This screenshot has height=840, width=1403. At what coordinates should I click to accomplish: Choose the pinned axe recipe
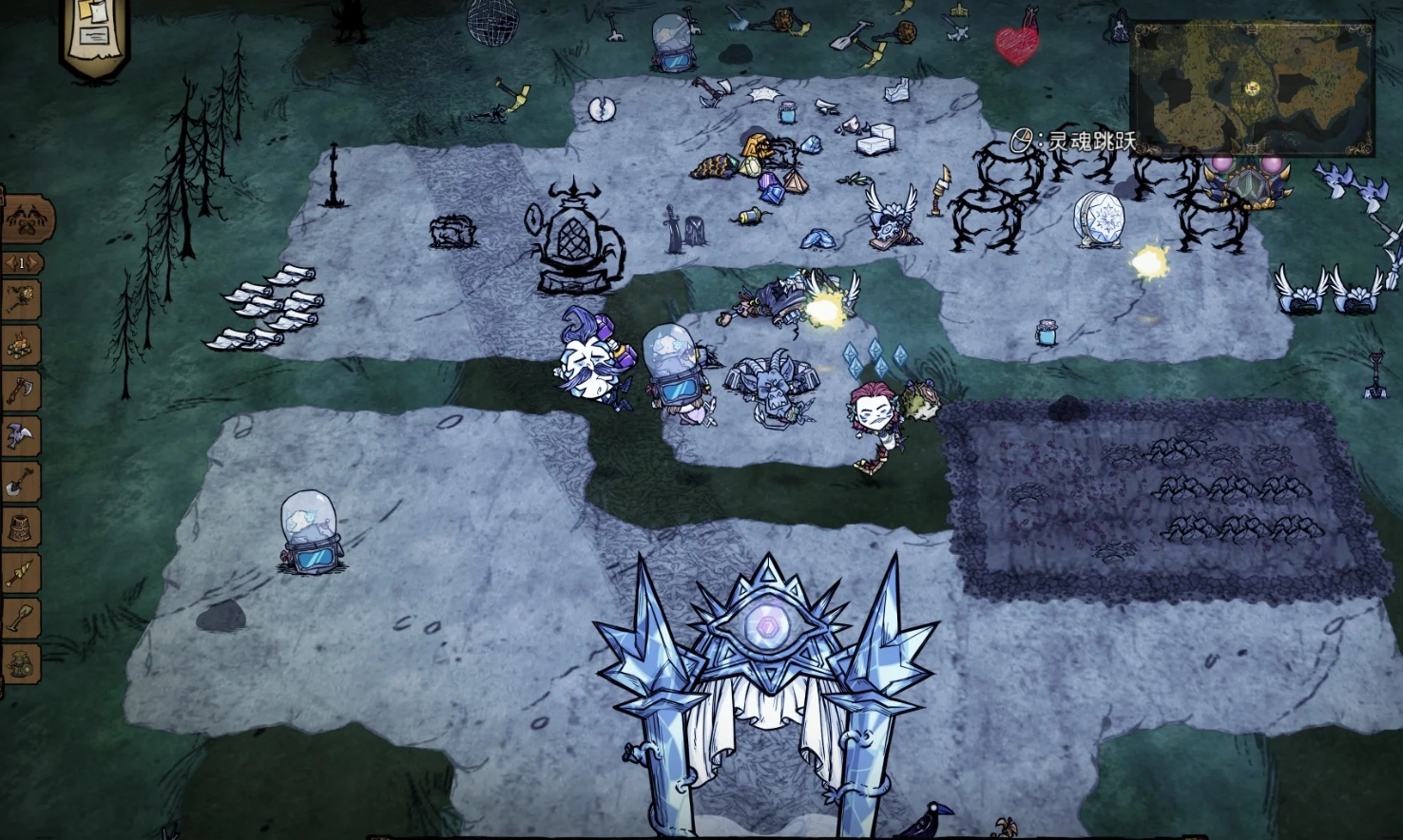pos(21,391)
